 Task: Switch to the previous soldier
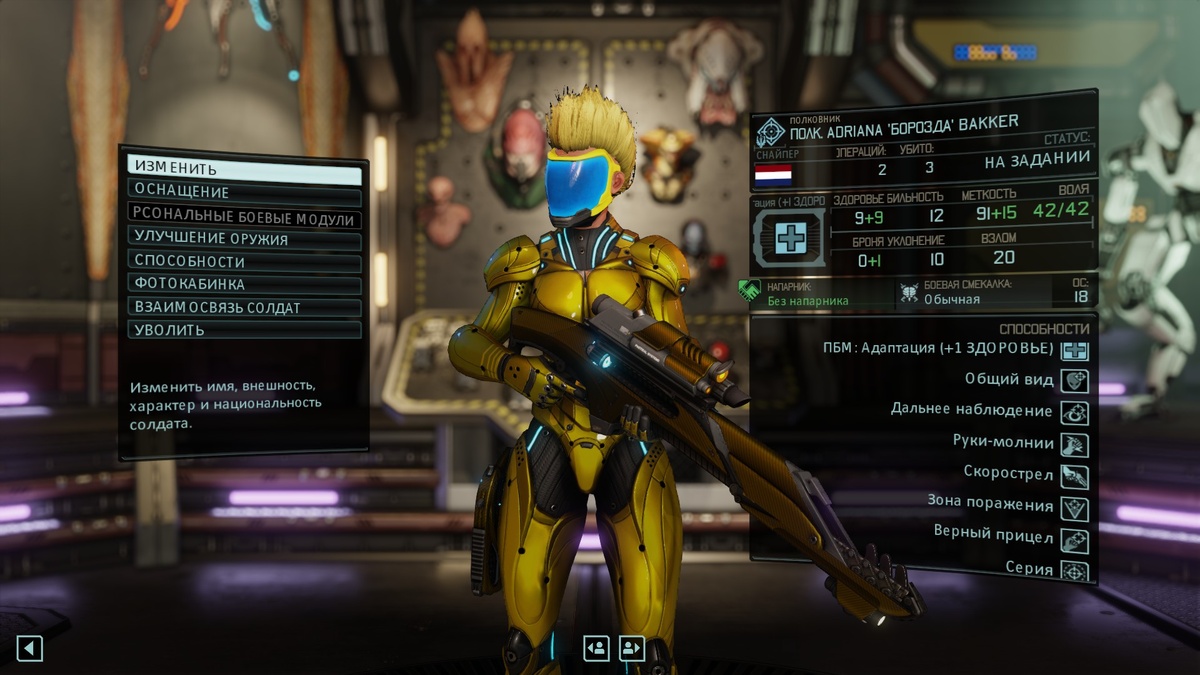596,648
